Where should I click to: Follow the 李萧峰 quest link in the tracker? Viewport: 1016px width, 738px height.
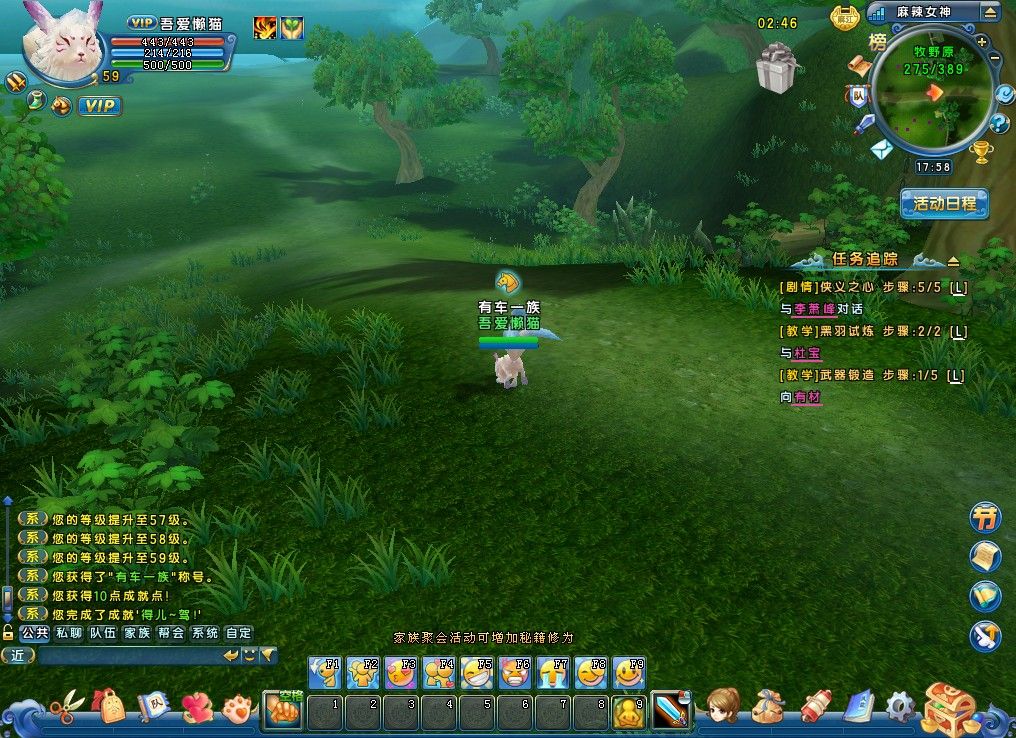click(813, 310)
